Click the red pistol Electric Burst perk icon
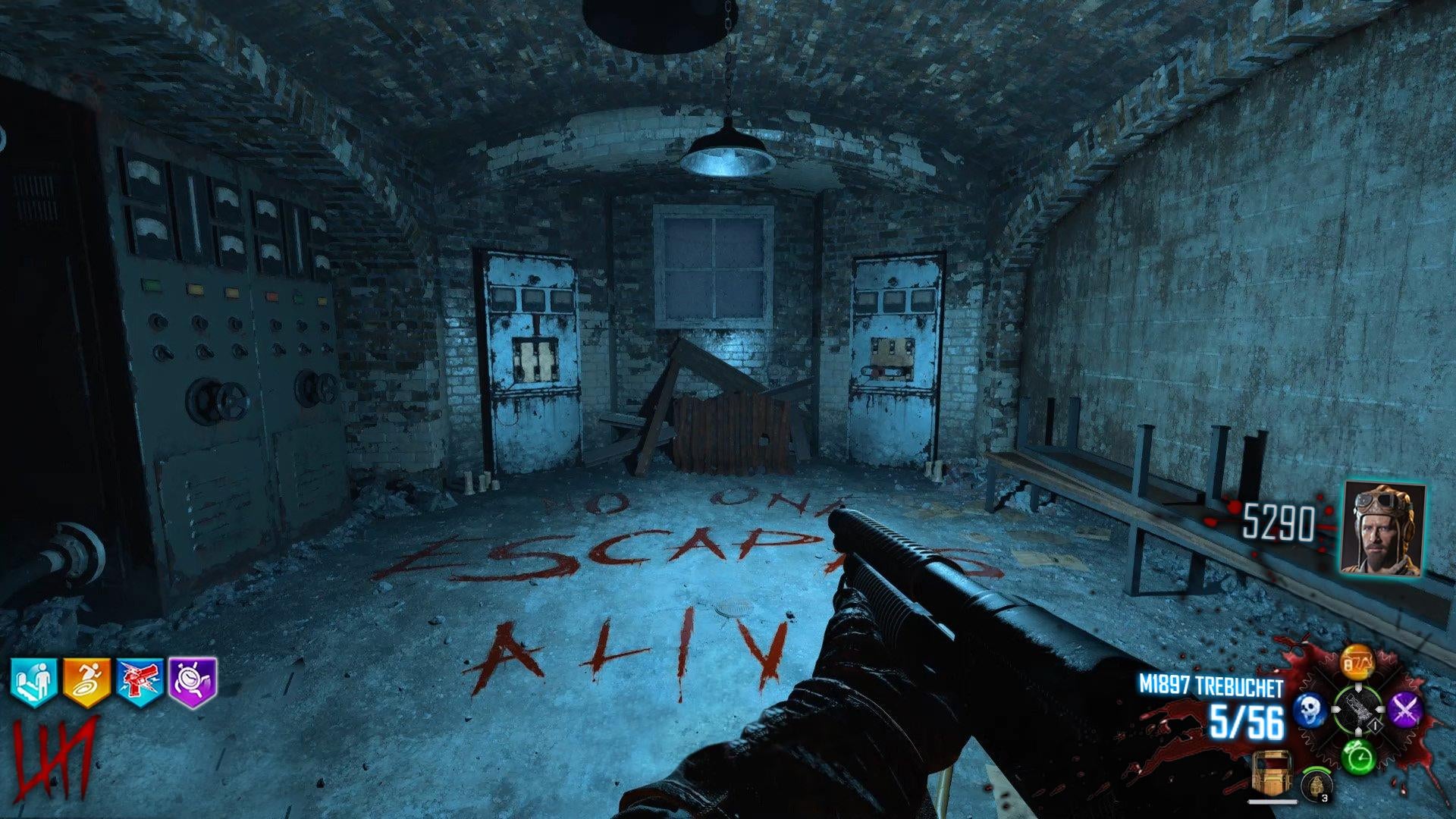1456x819 pixels. 140,682
